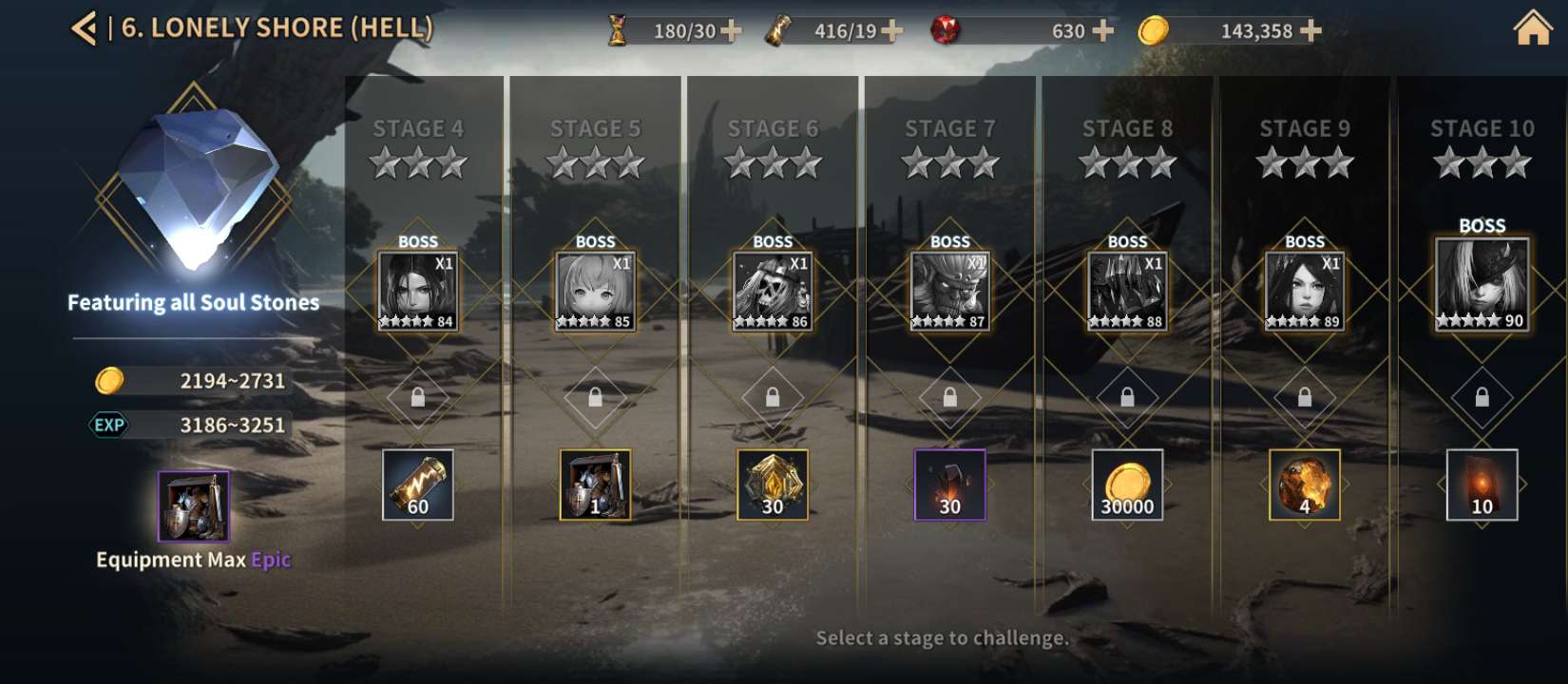Image resolution: width=1568 pixels, height=684 pixels.
Task: Add more hourglass stamina
Action: pos(732,31)
